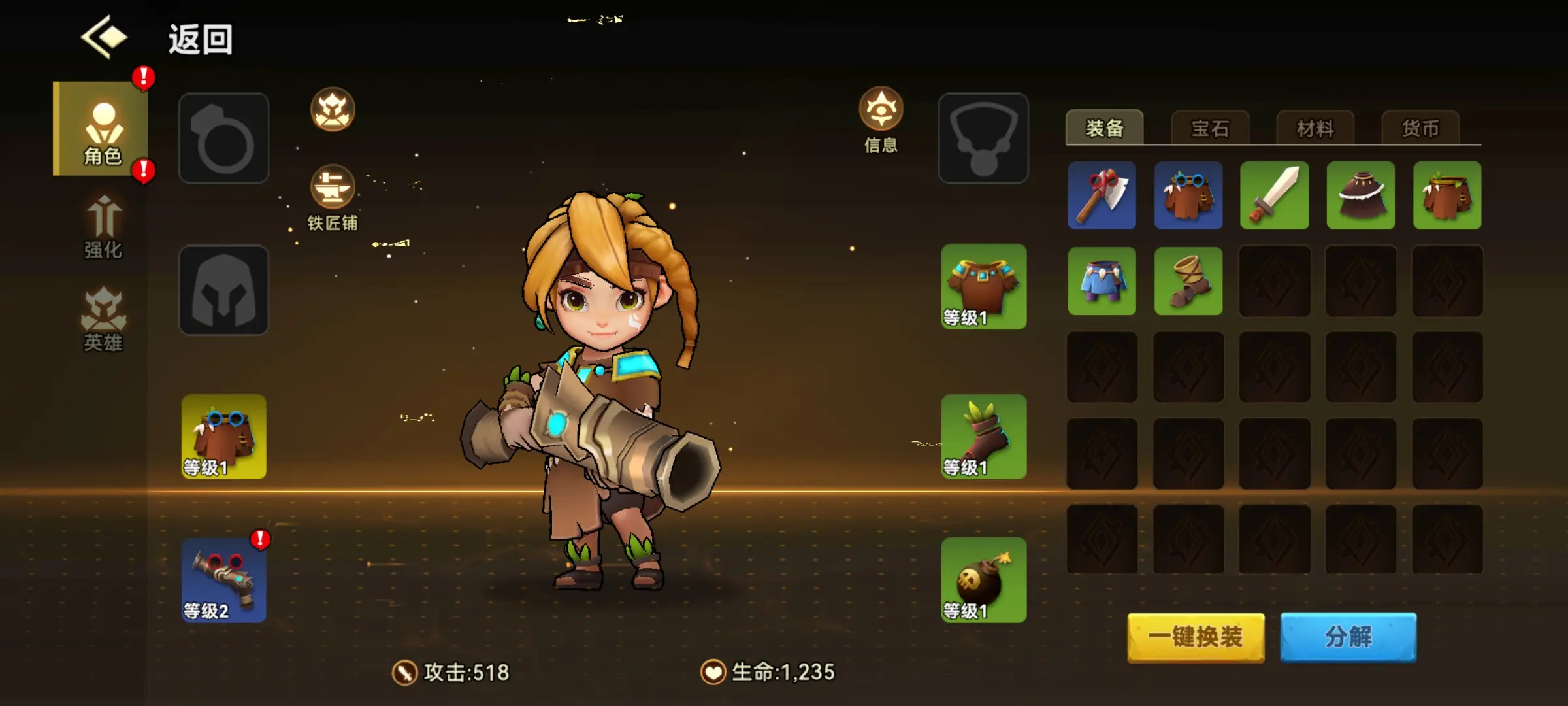Click the empty ring equipment slot
Image resolution: width=1568 pixels, height=706 pixels.
point(223,138)
